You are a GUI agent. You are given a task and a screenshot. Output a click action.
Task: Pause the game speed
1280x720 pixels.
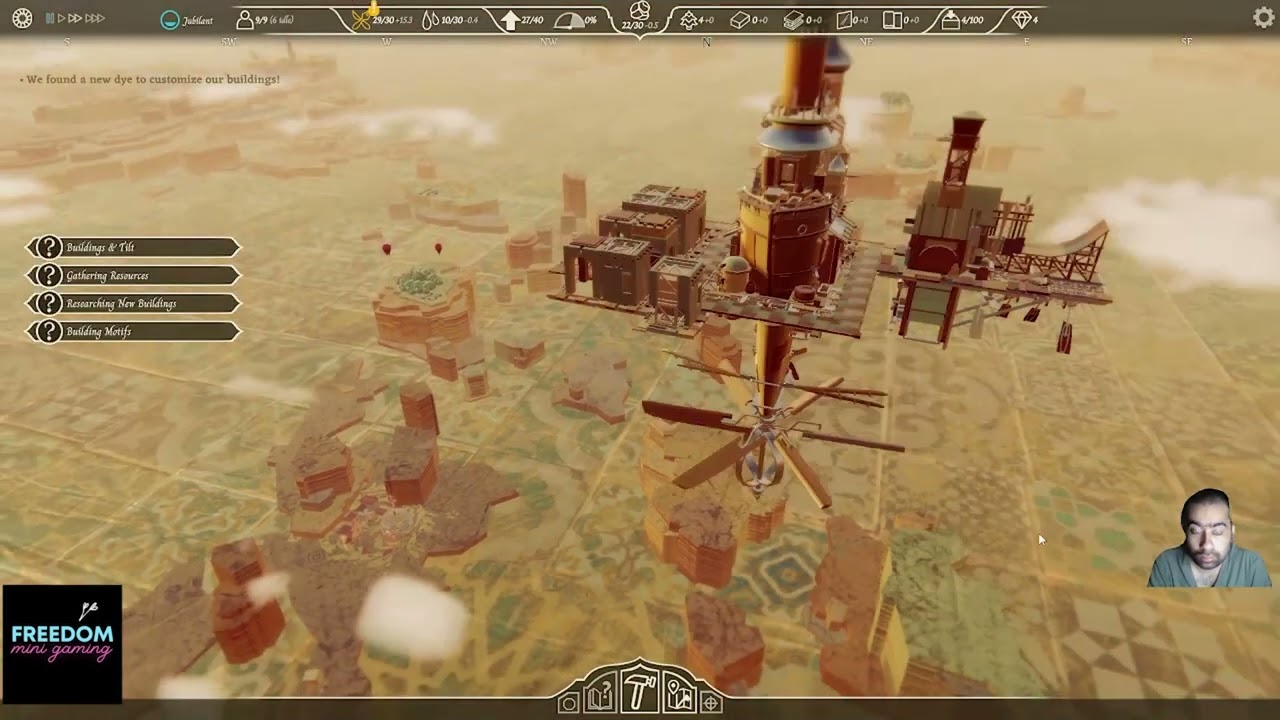coord(50,18)
